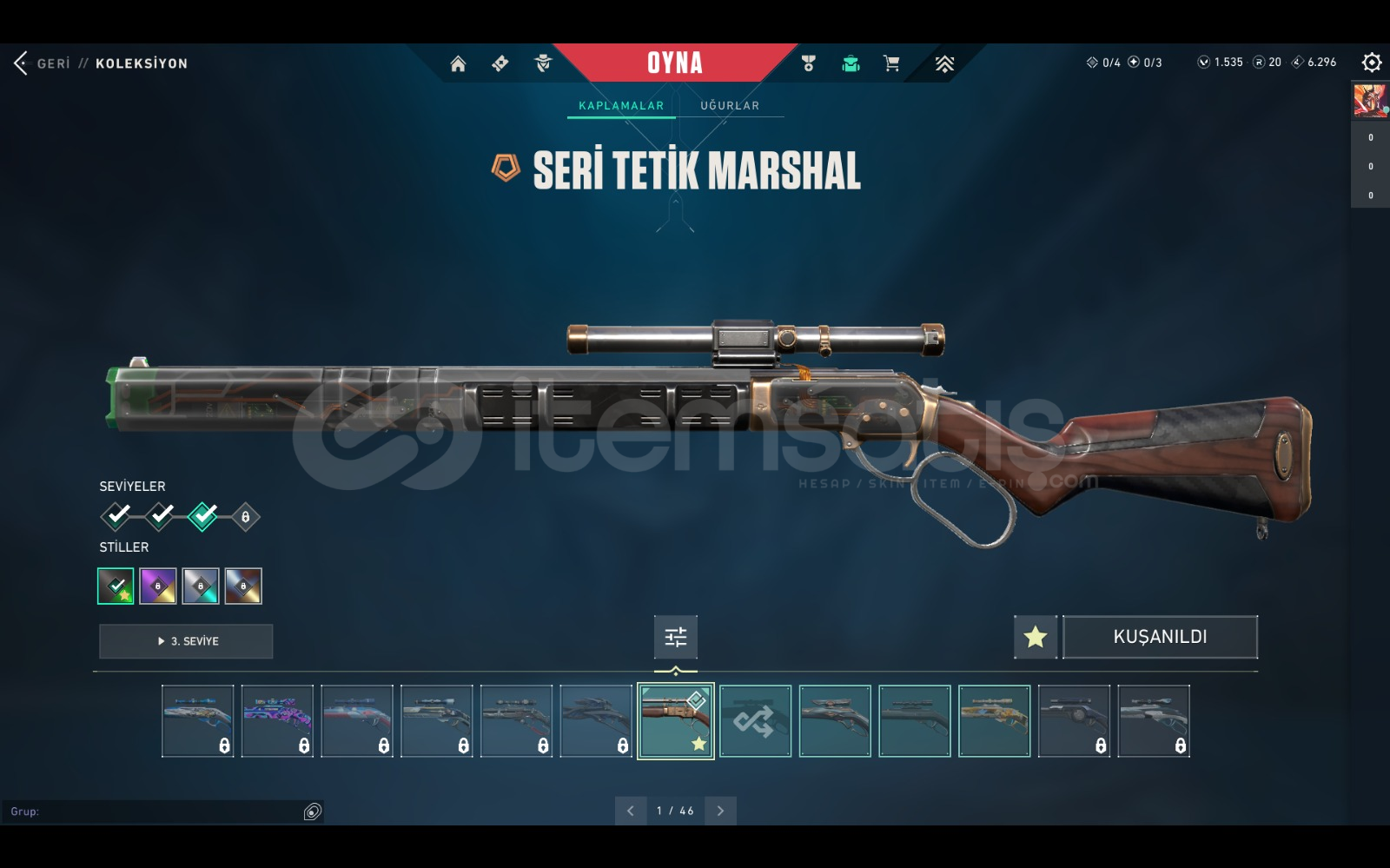The height and width of the screenshot is (868, 1390).
Task: Open the player avatar card
Action: pos(1370,101)
